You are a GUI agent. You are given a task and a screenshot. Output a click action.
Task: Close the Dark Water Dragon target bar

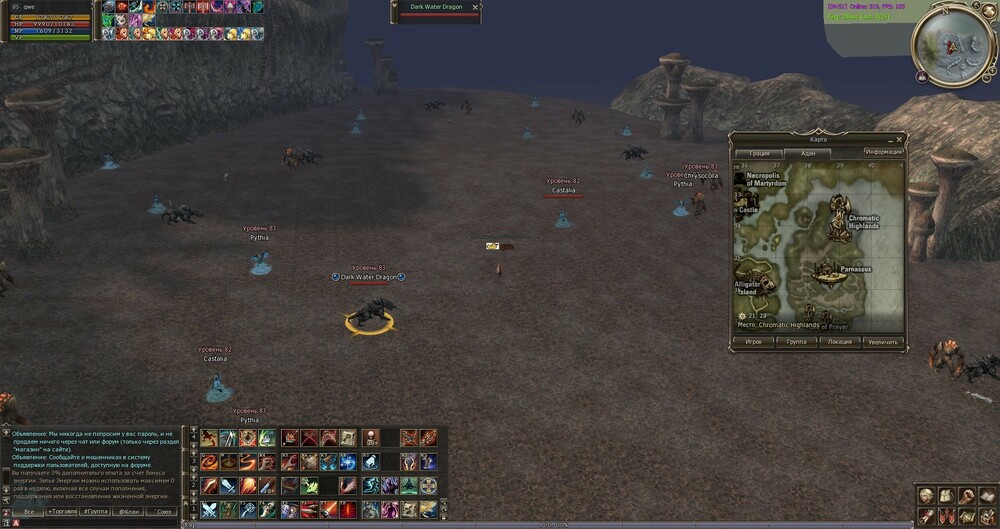coord(475,6)
